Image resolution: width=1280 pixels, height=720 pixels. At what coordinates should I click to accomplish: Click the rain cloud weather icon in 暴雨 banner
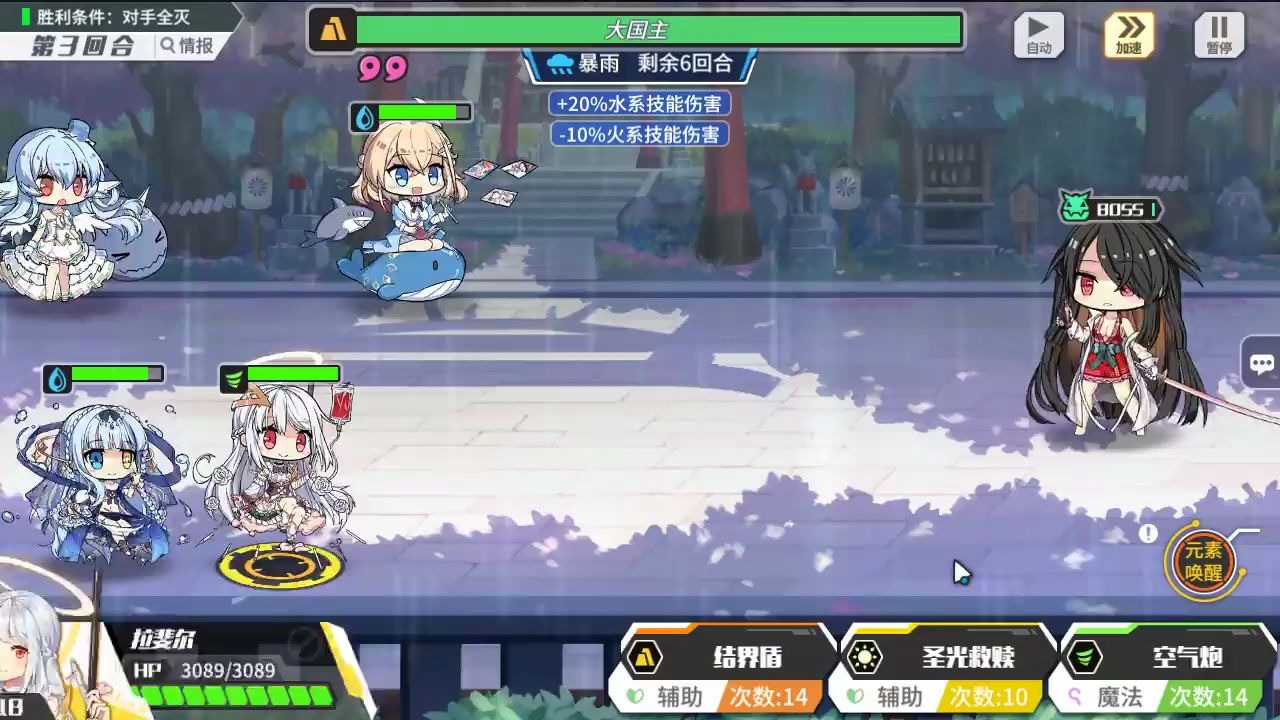pyautogui.click(x=562, y=62)
